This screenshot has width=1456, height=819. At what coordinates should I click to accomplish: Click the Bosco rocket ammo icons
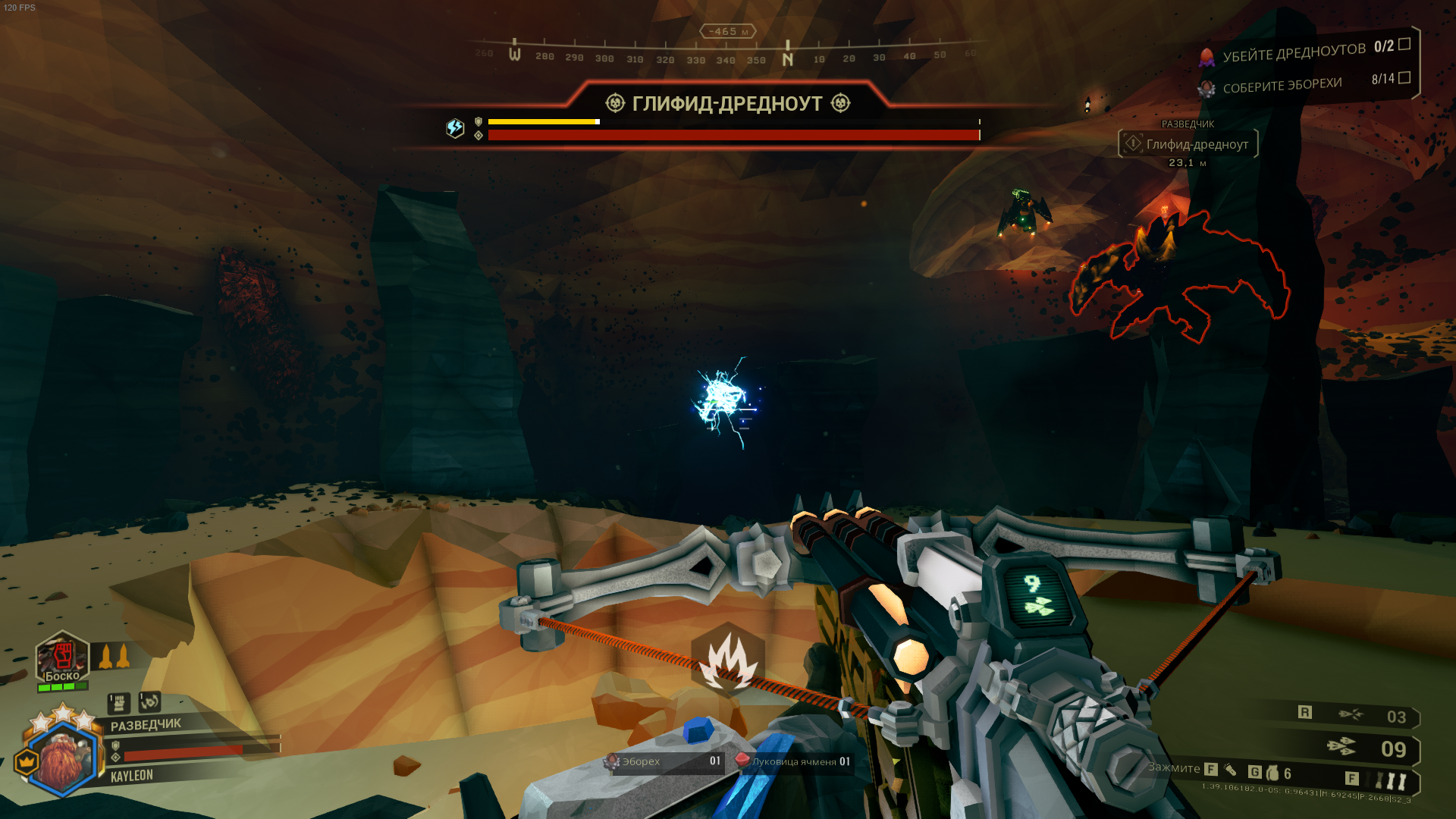pyautogui.click(x=114, y=656)
